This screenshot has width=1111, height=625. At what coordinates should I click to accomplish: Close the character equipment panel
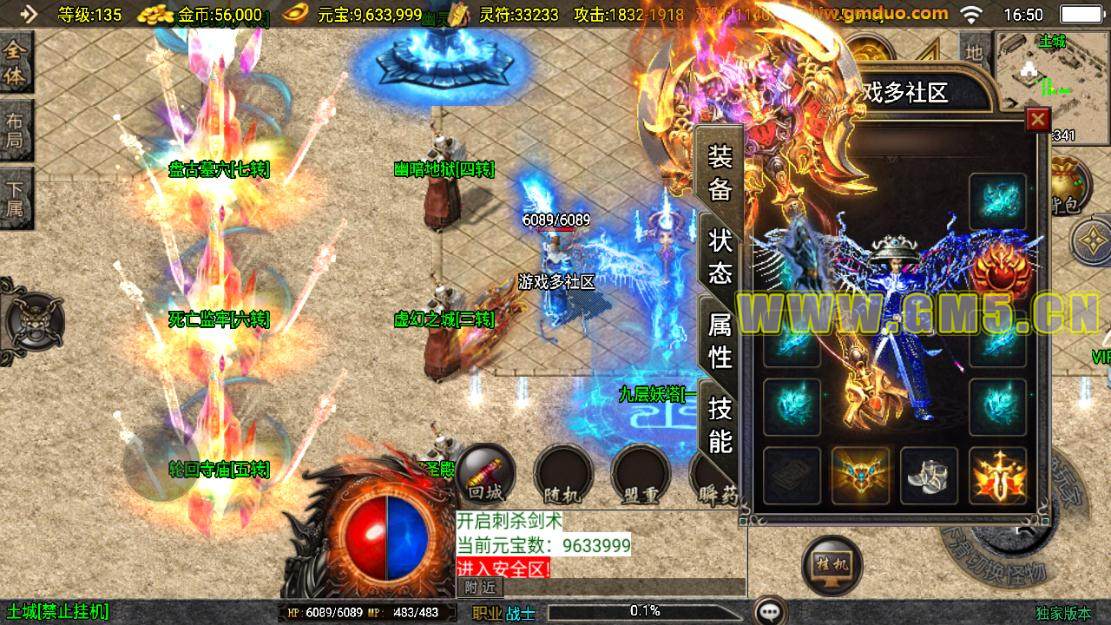(1038, 119)
